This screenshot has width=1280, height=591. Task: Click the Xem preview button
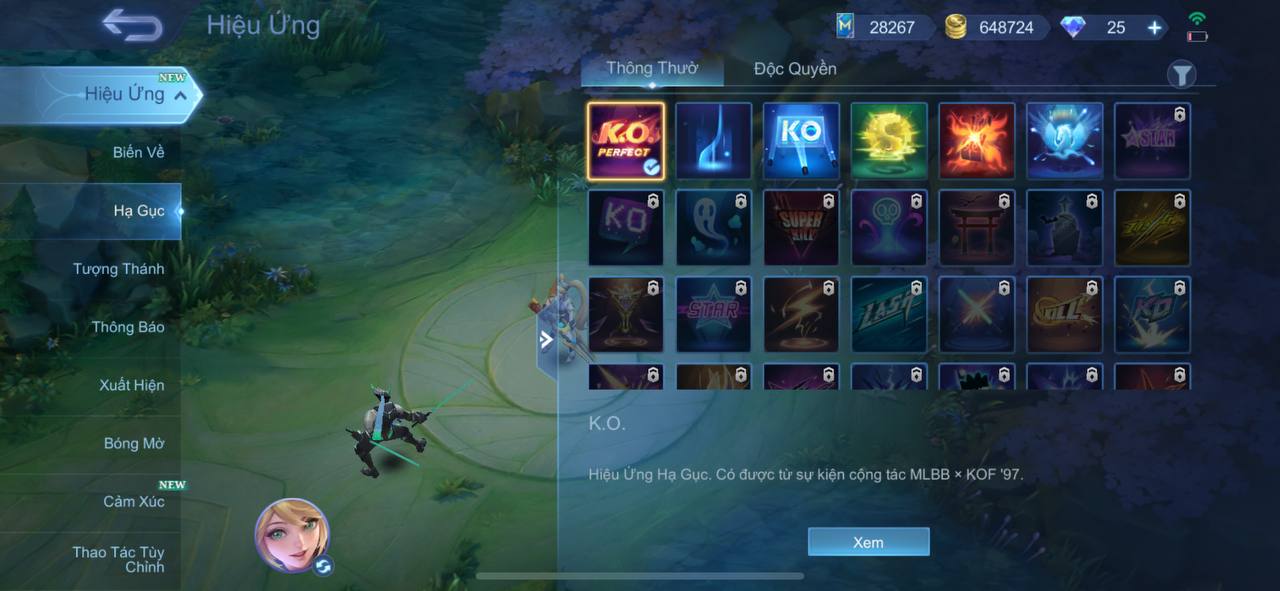868,542
